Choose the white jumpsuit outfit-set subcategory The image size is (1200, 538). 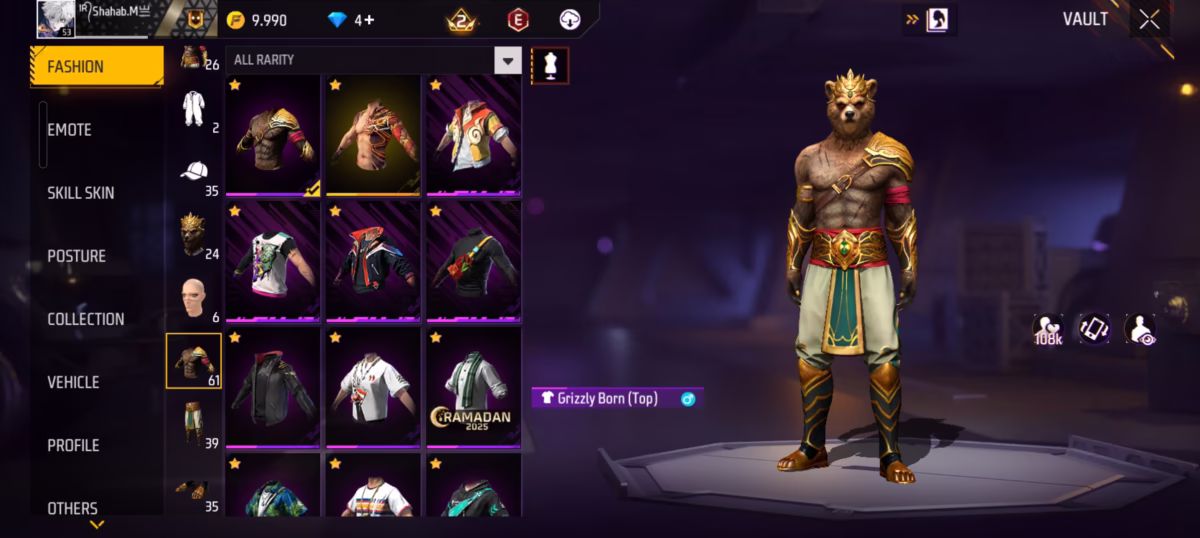click(x=194, y=108)
